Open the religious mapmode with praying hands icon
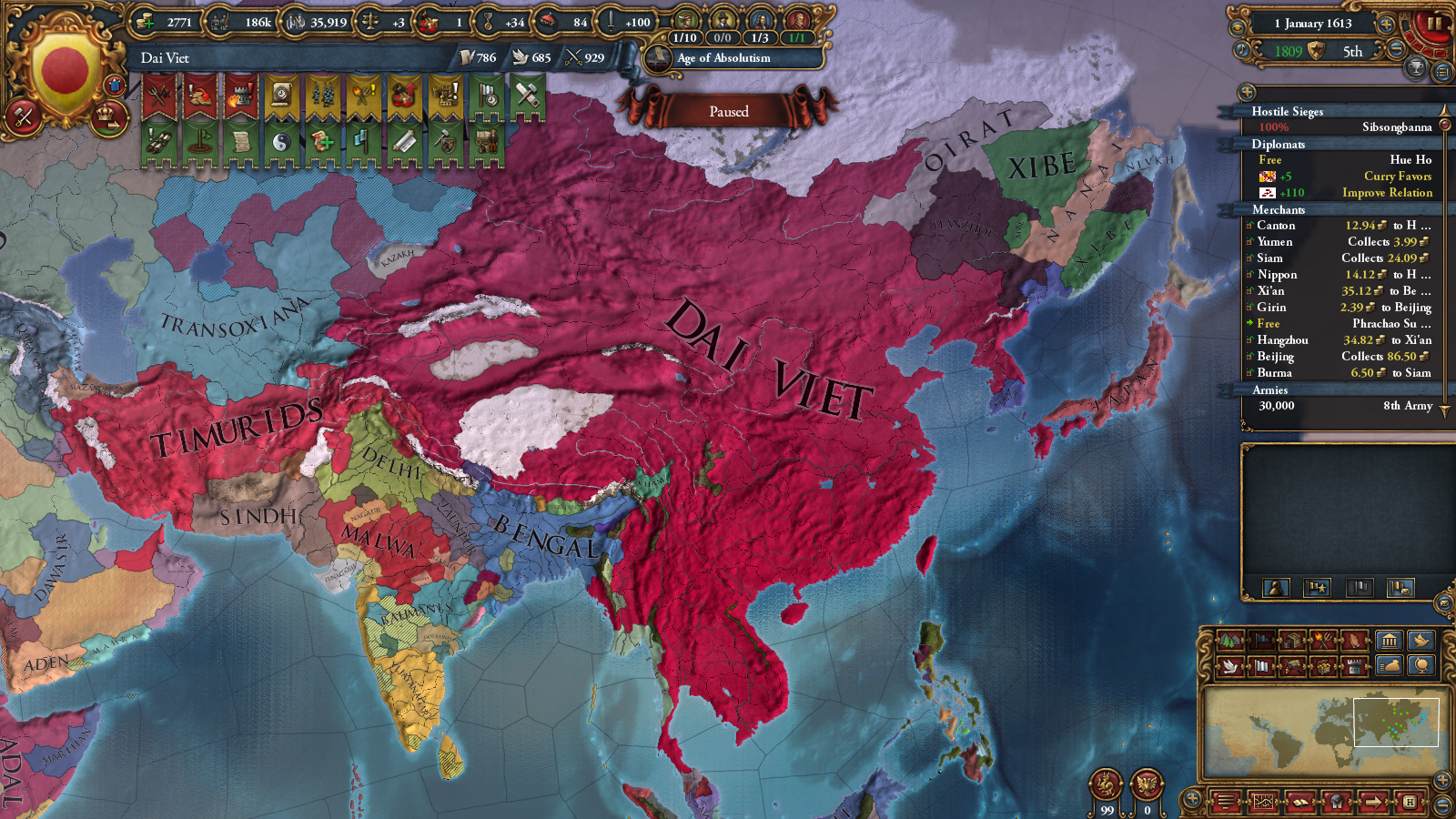Screen dimensions: 1456x819 pos(1354,640)
